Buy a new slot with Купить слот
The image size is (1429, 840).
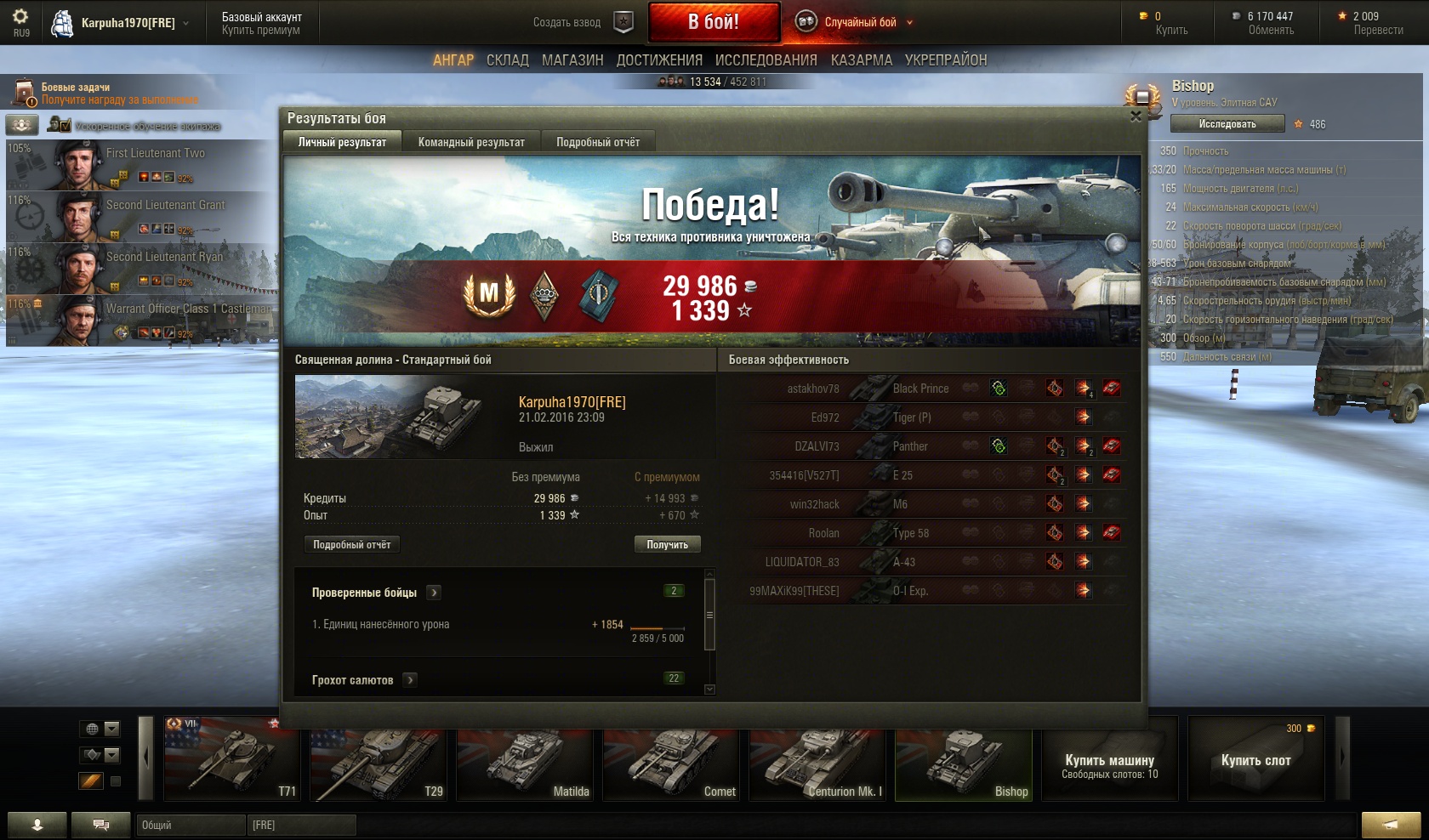coord(1255,759)
